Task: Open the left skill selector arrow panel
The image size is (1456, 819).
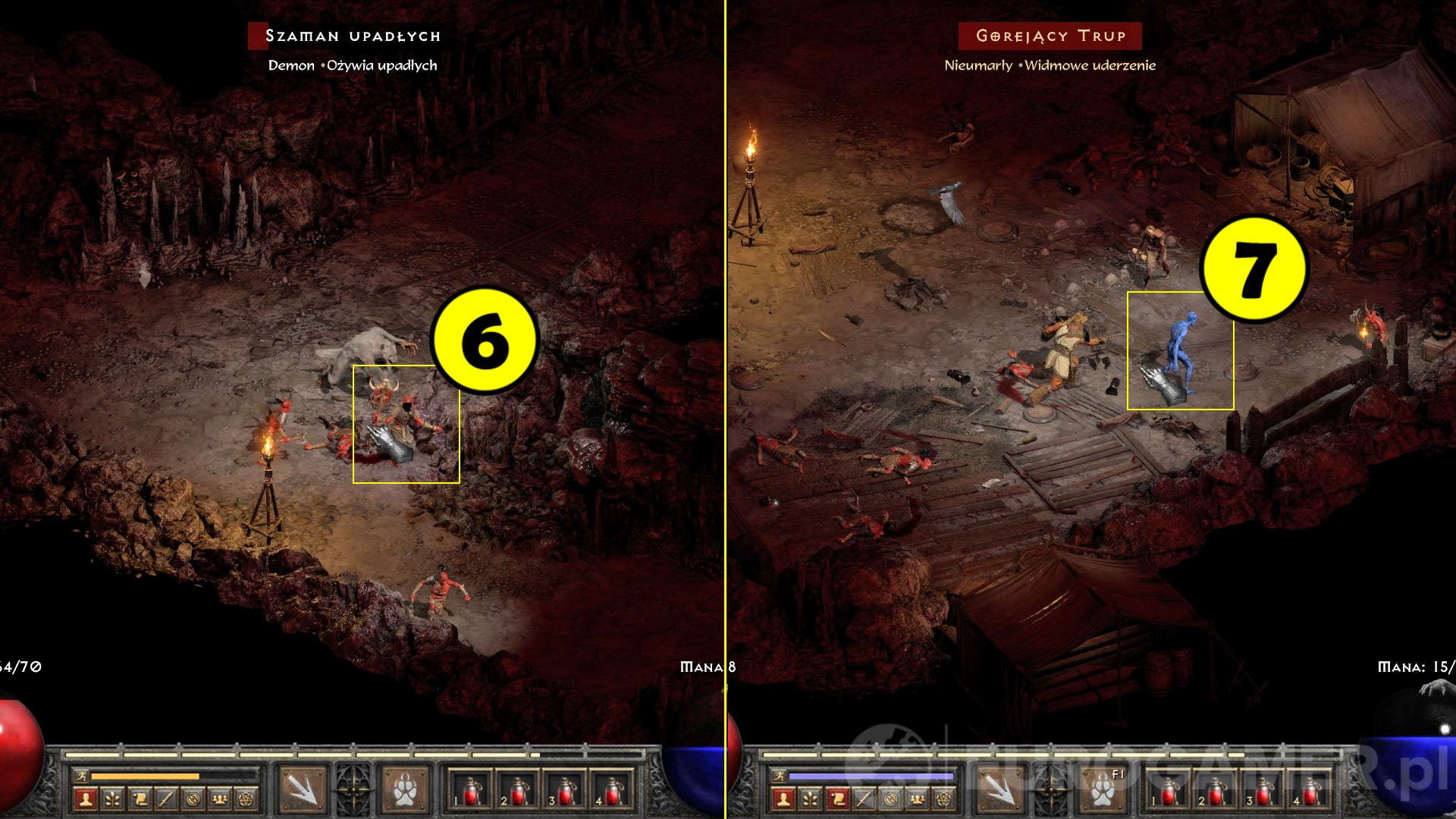Action: 302,790
